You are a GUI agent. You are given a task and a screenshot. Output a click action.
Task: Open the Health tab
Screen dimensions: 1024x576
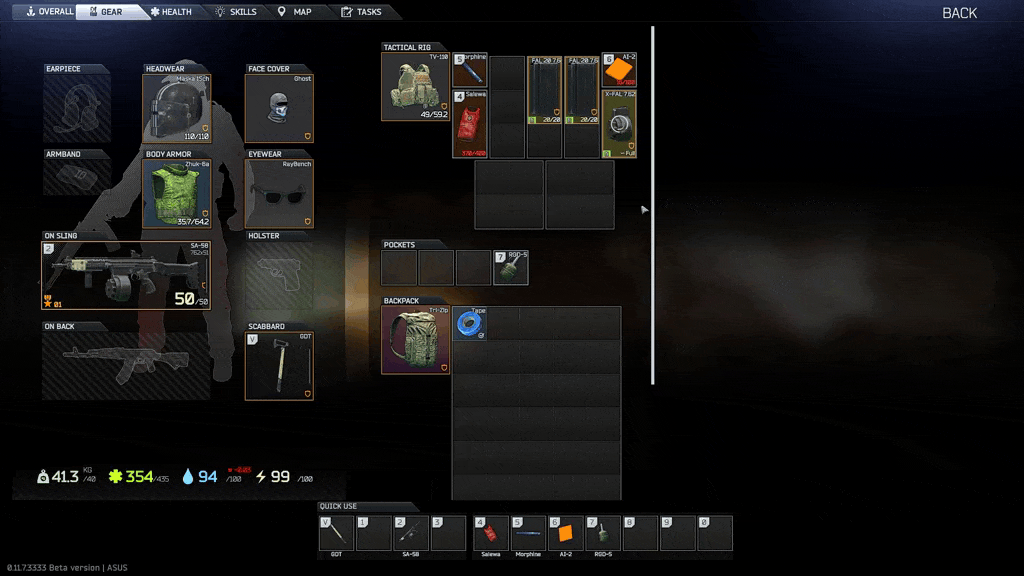[x=170, y=12]
